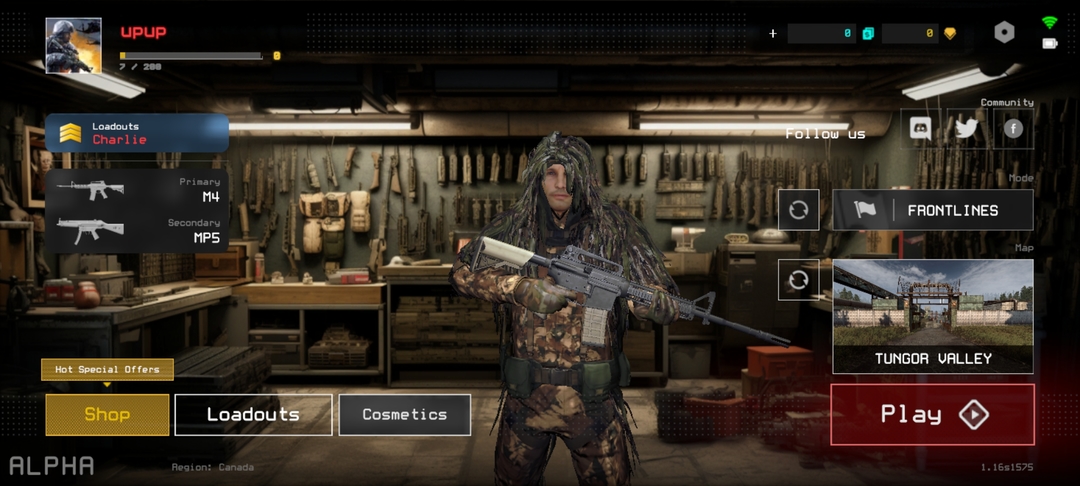
Task: Select the MP5 secondary weapon slot
Action: pos(137,230)
